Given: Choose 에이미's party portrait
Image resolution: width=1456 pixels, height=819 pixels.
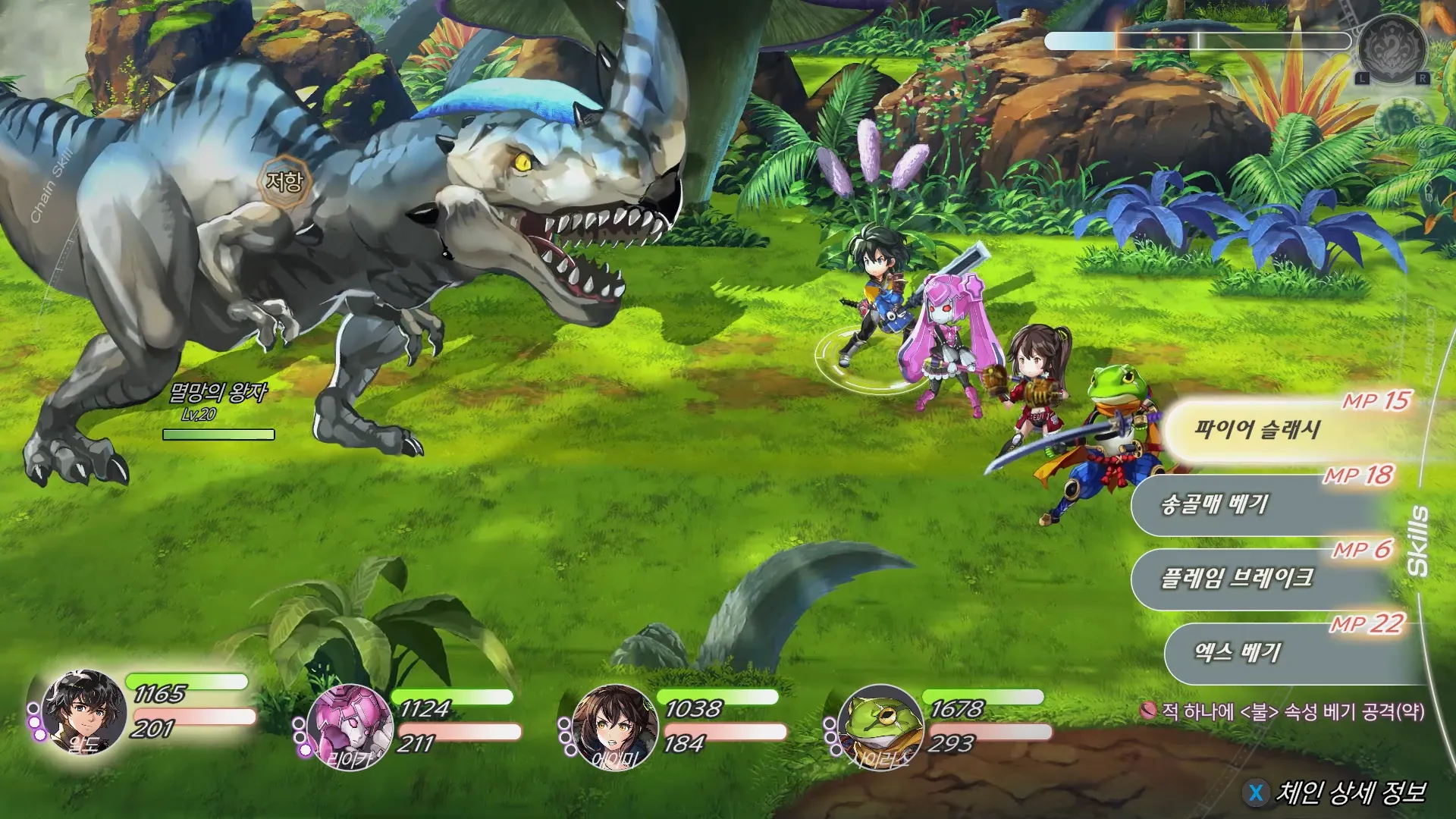Looking at the screenshot, I should click(x=614, y=726).
